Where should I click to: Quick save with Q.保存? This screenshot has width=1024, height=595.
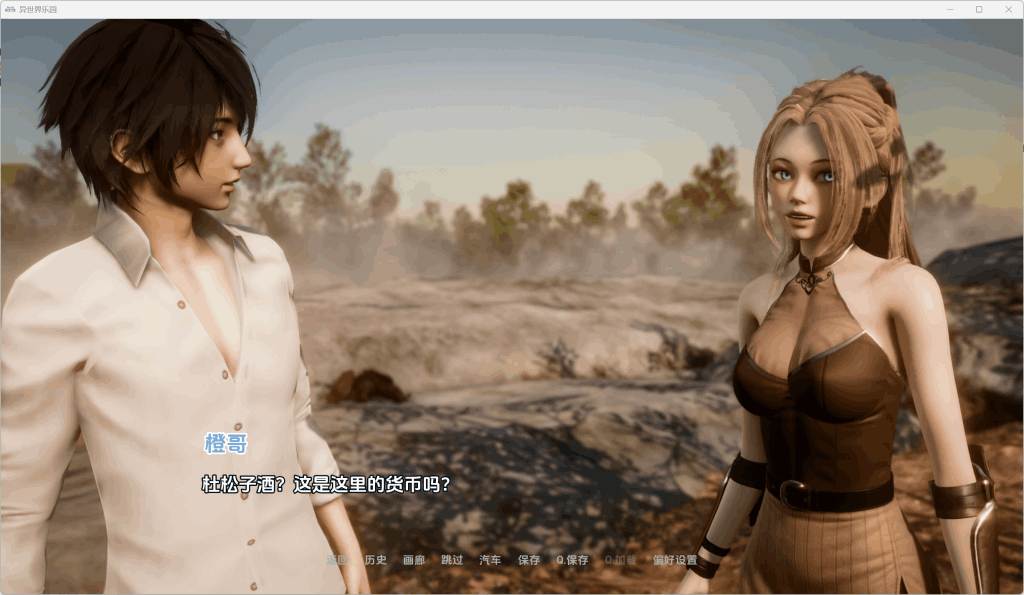573,560
